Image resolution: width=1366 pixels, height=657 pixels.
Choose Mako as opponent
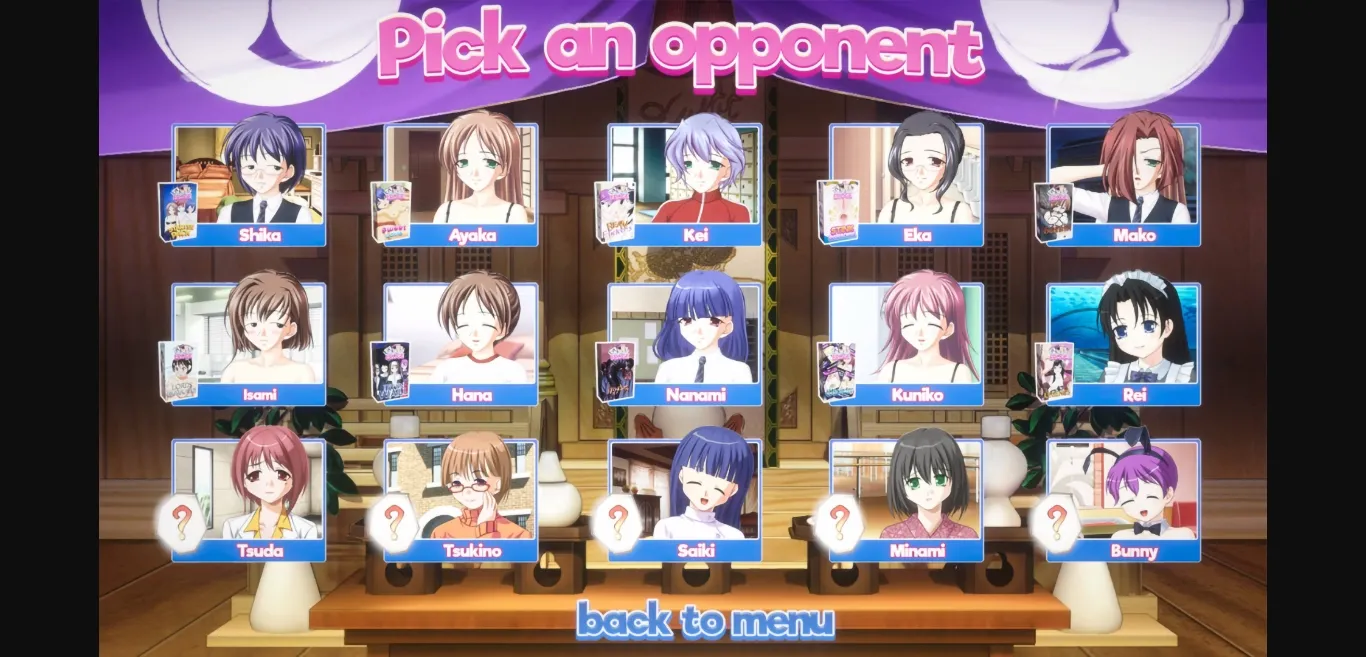pyautogui.click(x=1134, y=180)
